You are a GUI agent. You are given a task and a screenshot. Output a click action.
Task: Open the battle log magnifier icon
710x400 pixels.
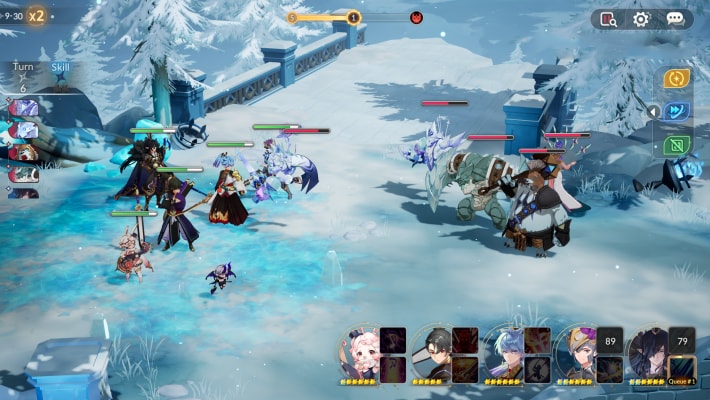click(609, 19)
